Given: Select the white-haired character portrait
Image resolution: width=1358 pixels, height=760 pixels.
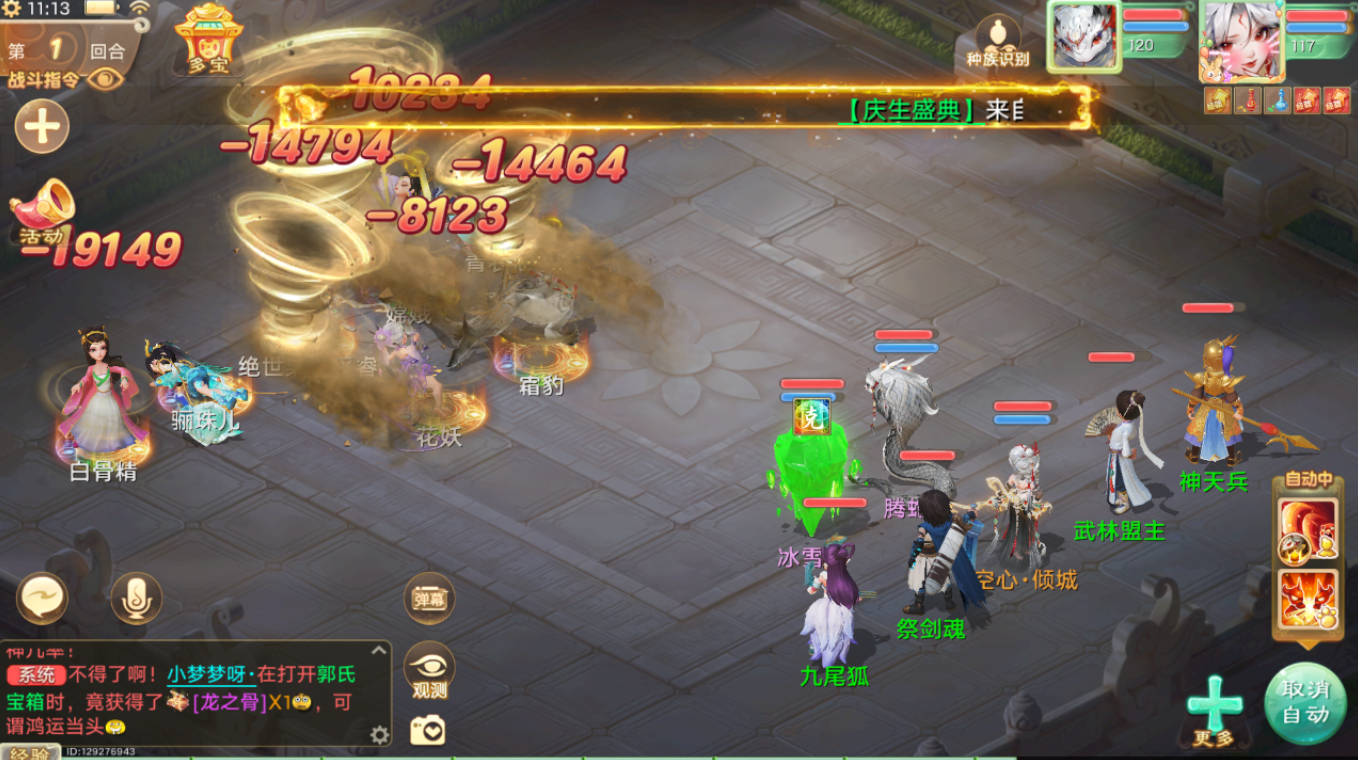Looking at the screenshot, I should pyautogui.click(x=1239, y=38).
